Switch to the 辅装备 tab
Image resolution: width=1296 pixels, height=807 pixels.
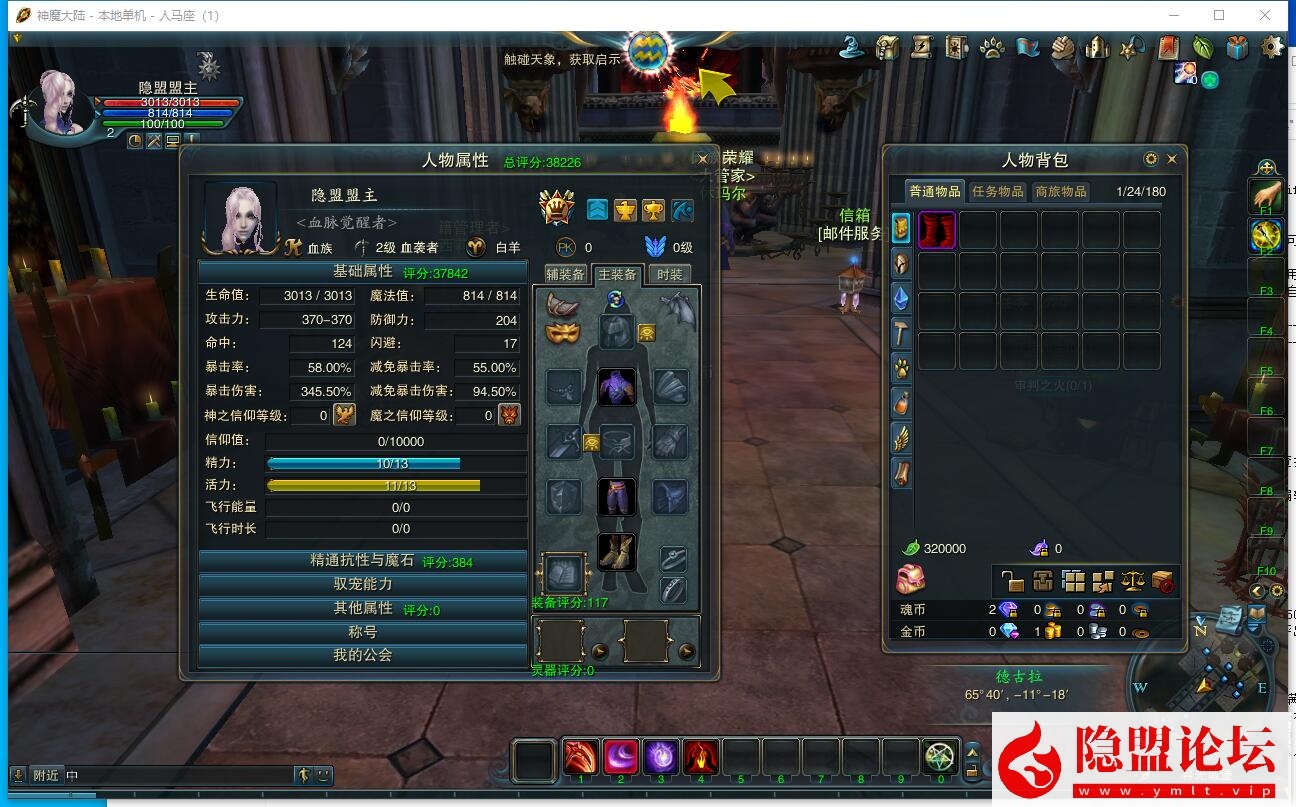pyautogui.click(x=565, y=275)
